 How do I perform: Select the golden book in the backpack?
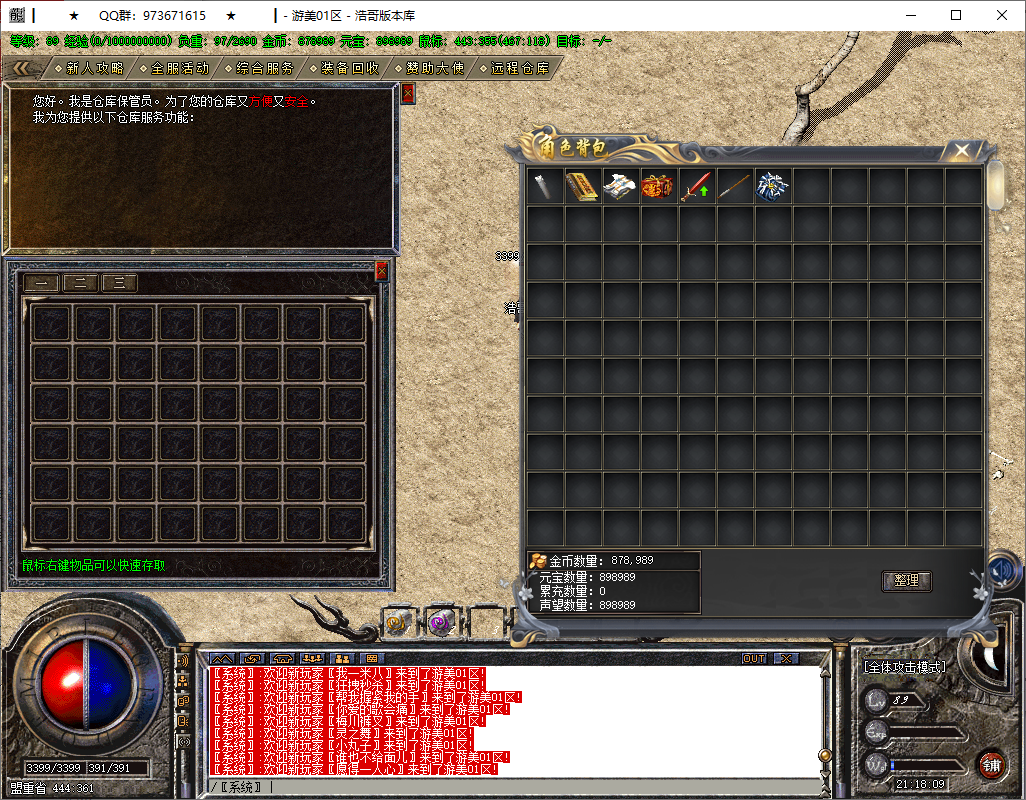[582, 187]
